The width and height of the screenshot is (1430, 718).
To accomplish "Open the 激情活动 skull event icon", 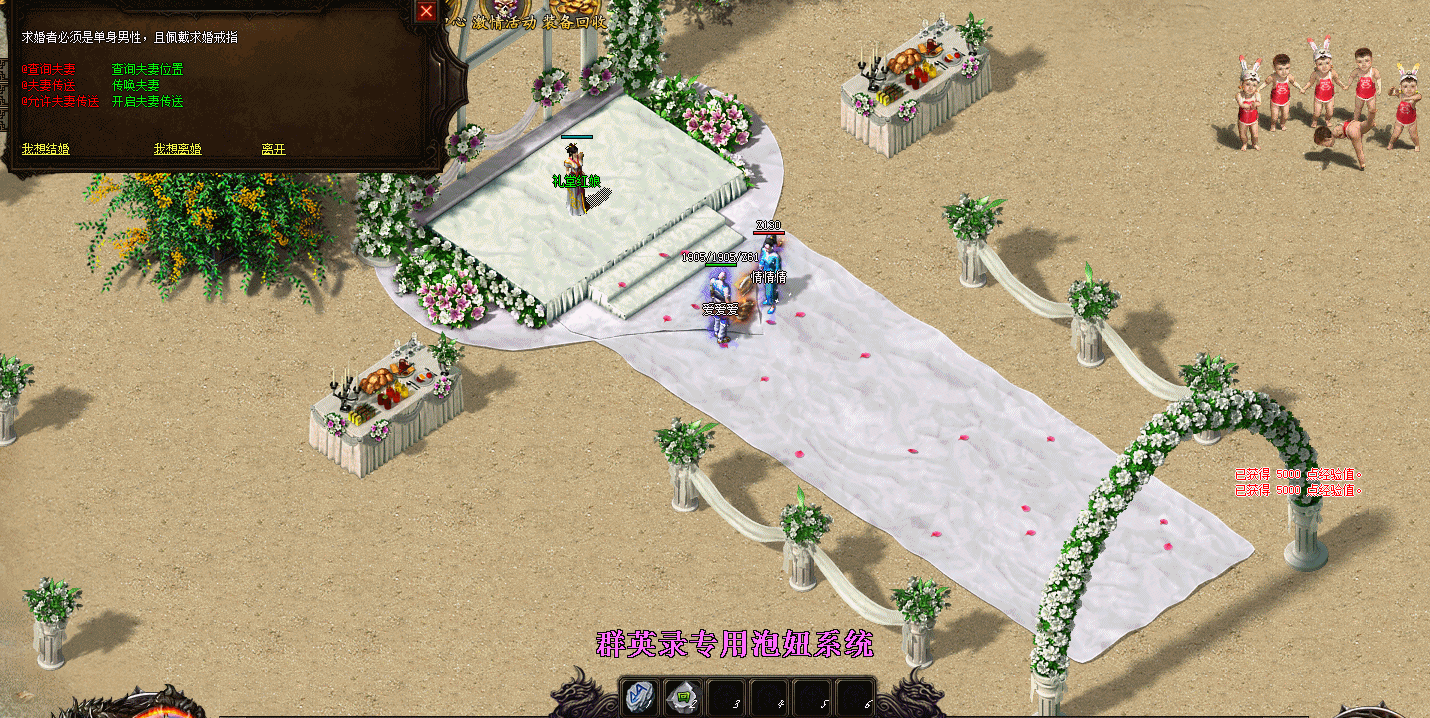I will [x=506, y=14].
